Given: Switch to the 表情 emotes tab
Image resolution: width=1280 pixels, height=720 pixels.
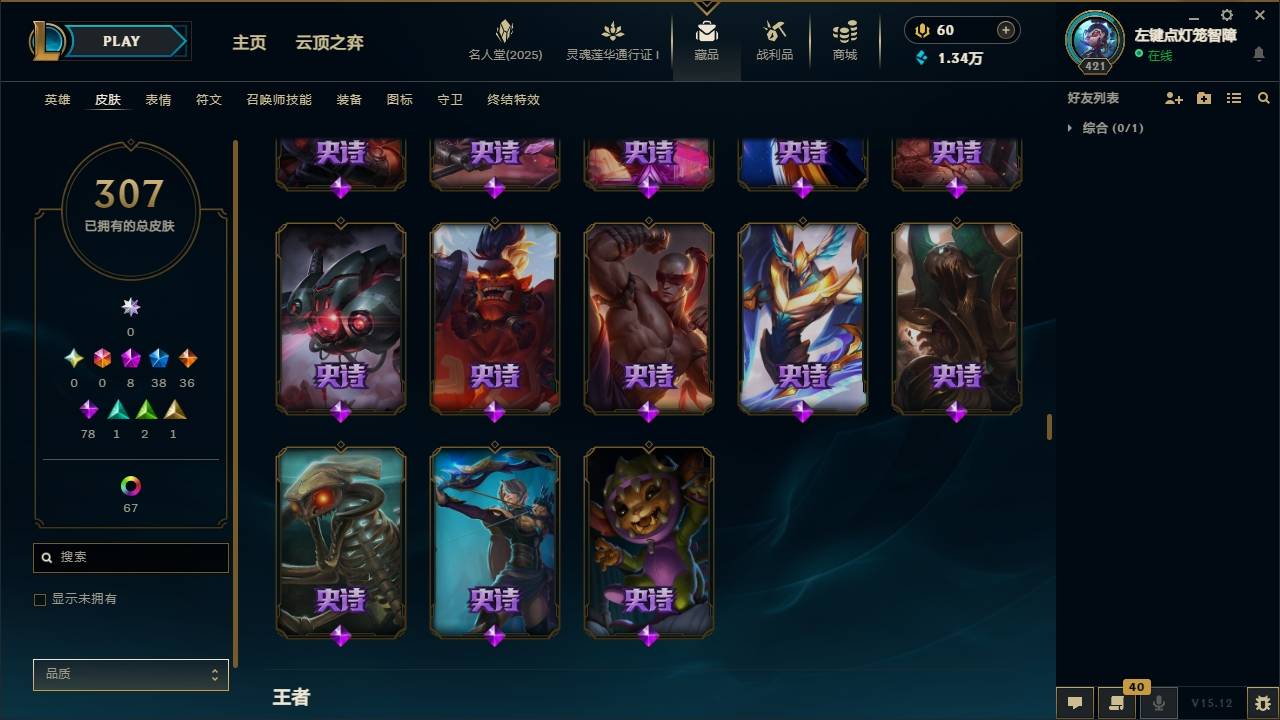Looking at the screenshot, I should pos(159,100).
